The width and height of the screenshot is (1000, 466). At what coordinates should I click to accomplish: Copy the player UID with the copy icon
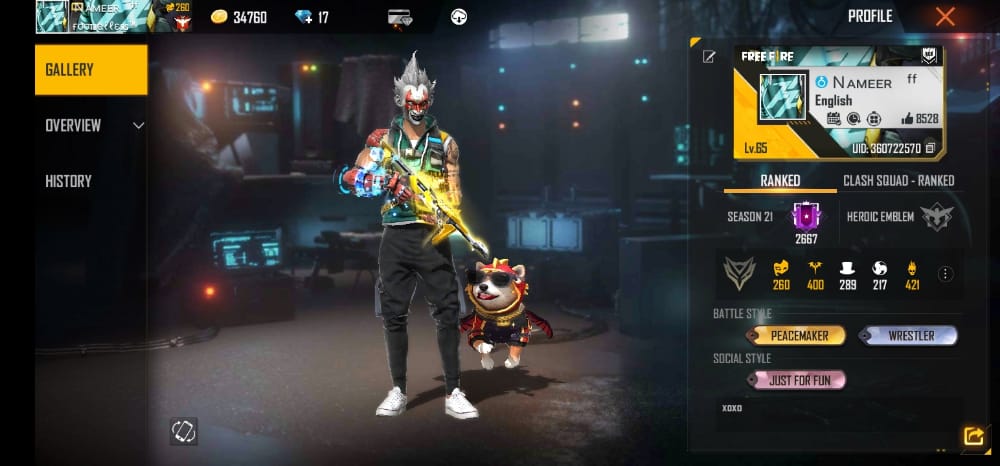click(931, 148)
